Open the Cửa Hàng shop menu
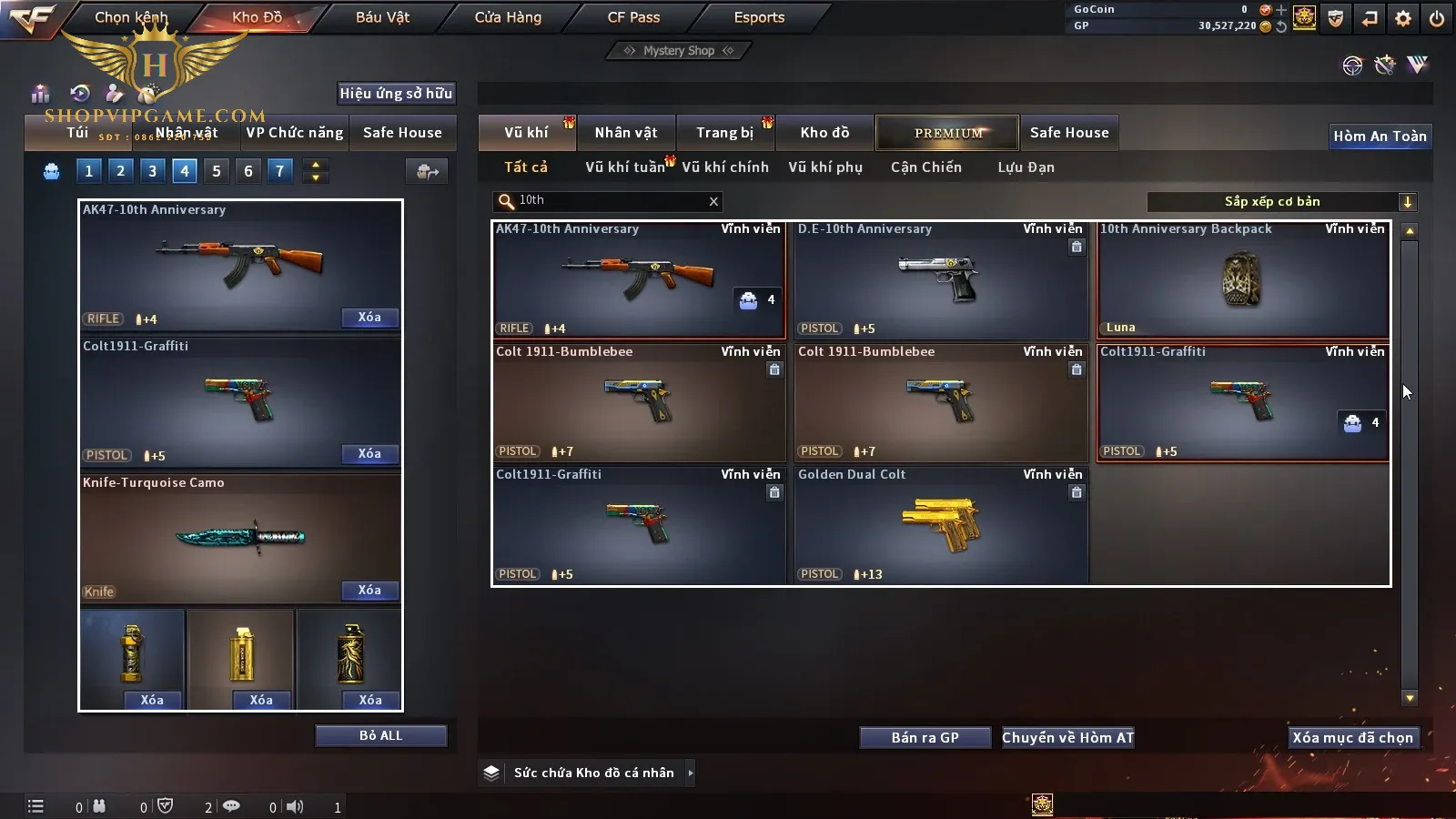Image resolution: width=1456 pixels, height=819 pixels. point(508,17)
